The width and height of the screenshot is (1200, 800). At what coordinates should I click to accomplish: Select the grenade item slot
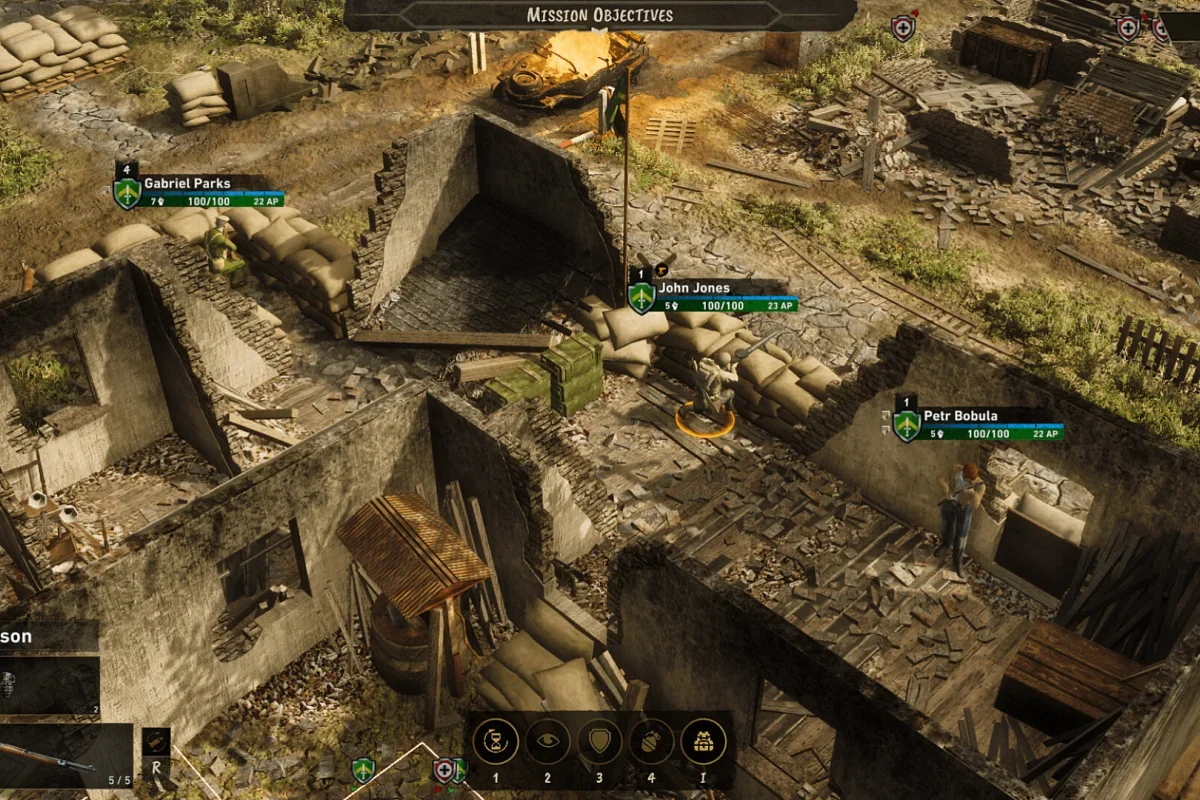click(x=48, y=685)
